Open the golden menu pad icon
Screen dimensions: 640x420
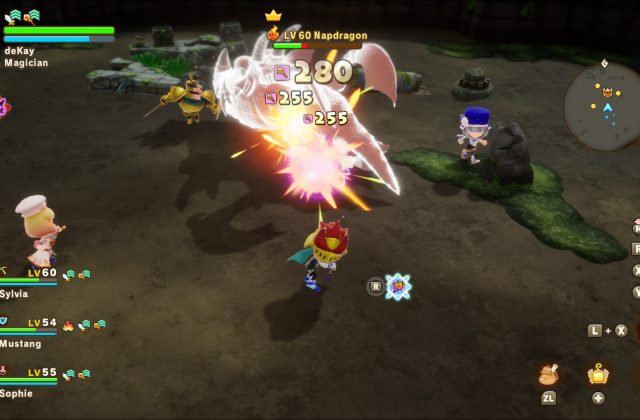pos(598,374)
